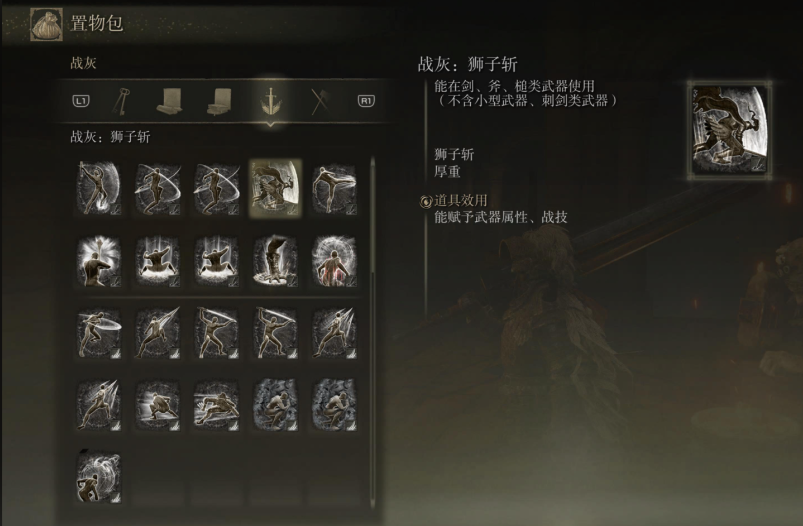
Task: Pick the red-backed figure ash of war
Action: pos(333,259)
